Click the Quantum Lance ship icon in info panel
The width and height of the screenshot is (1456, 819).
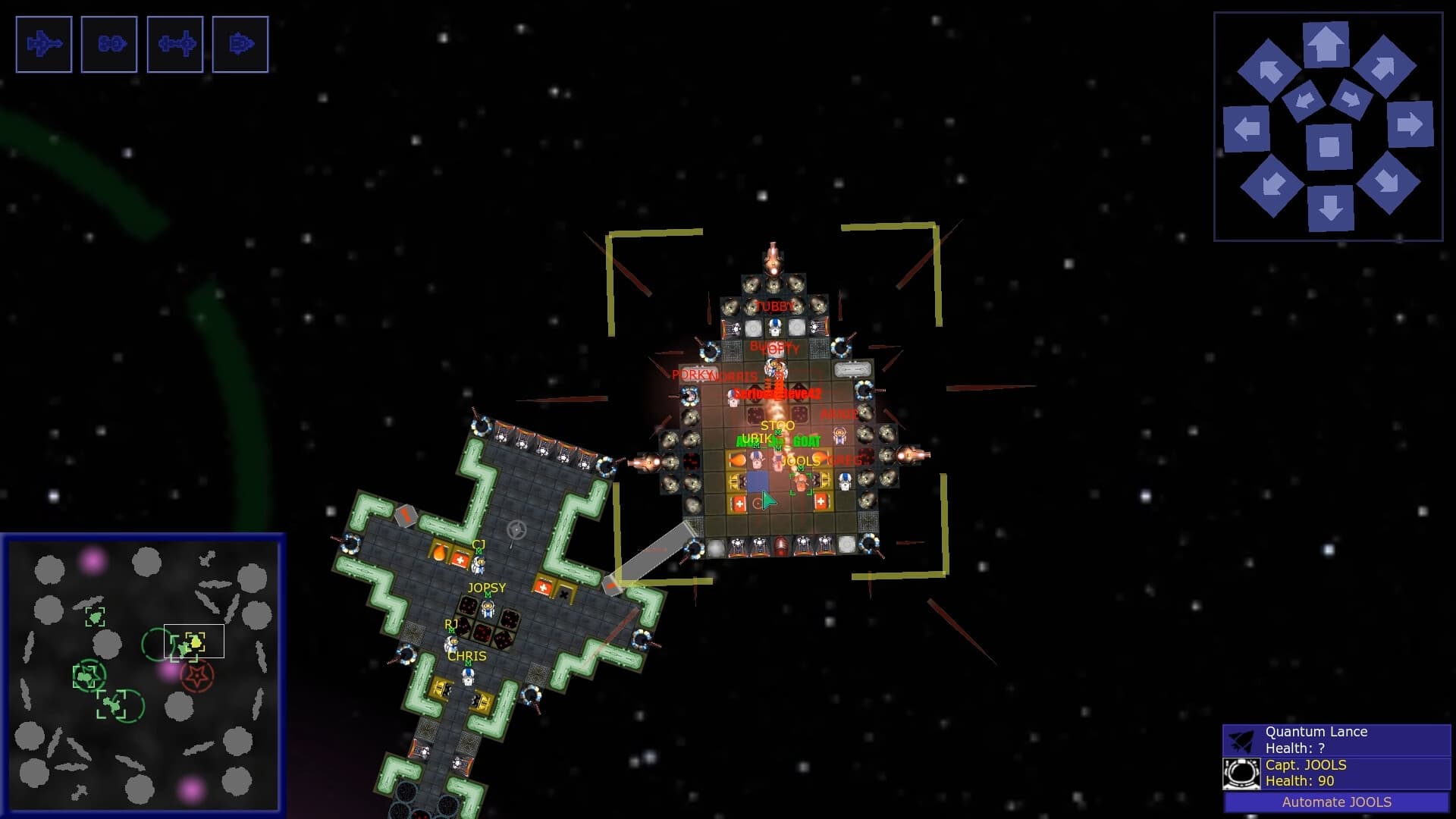[1241, 739]
